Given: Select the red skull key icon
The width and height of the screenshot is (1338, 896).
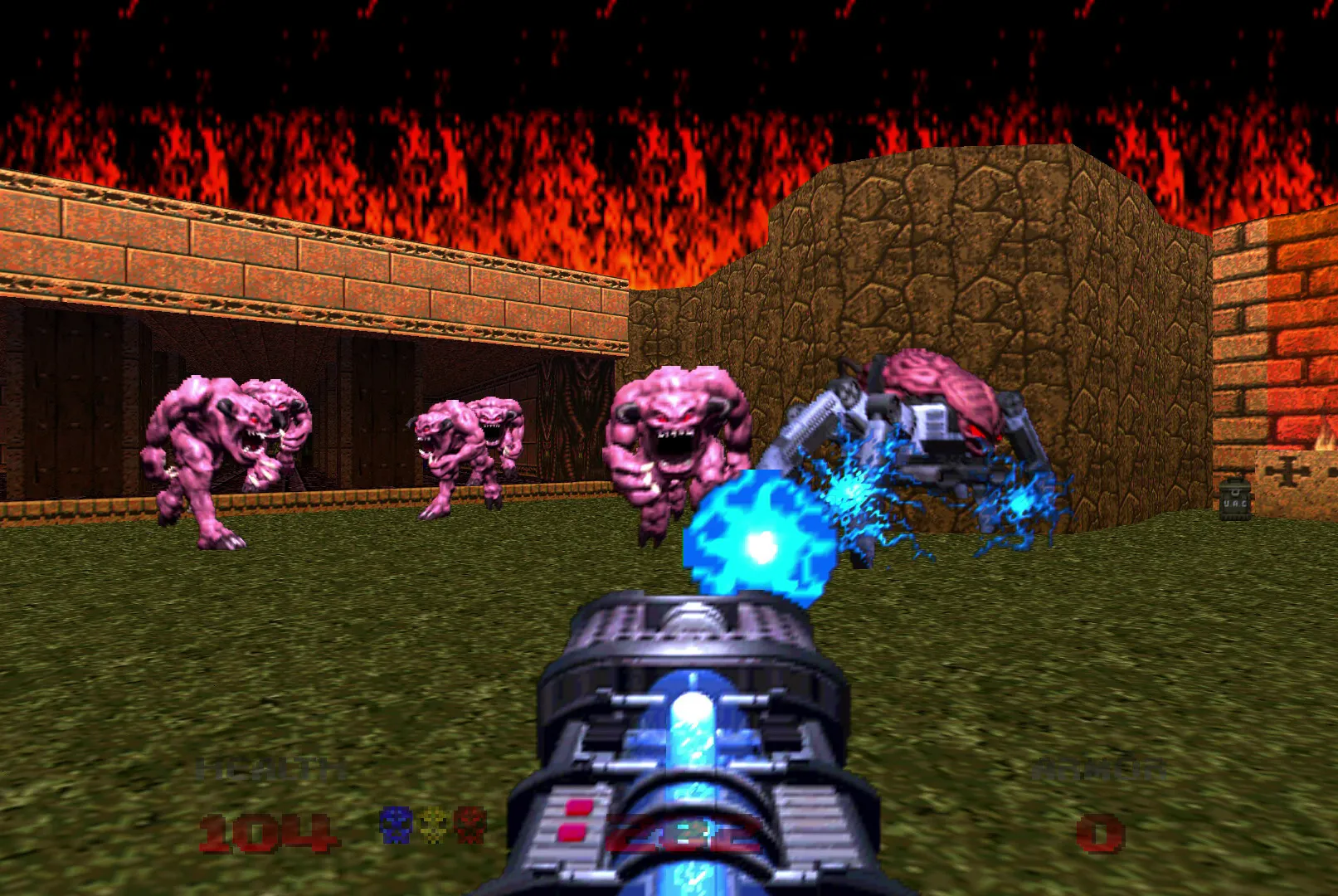Looking at the screenshot, I should (x=470, y=825).
